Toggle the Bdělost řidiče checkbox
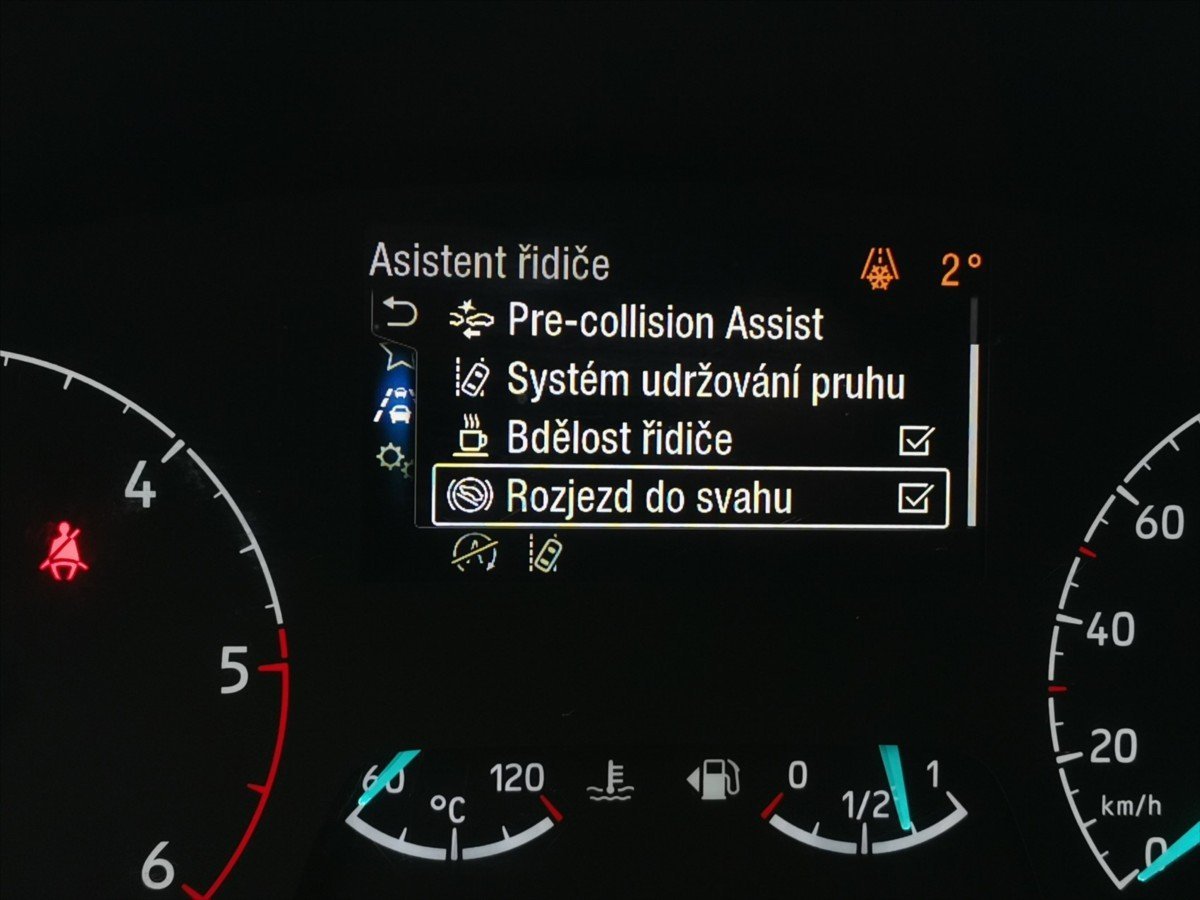Image resolution: width=1200 pixels, height=900 pixels. point(915,440)
